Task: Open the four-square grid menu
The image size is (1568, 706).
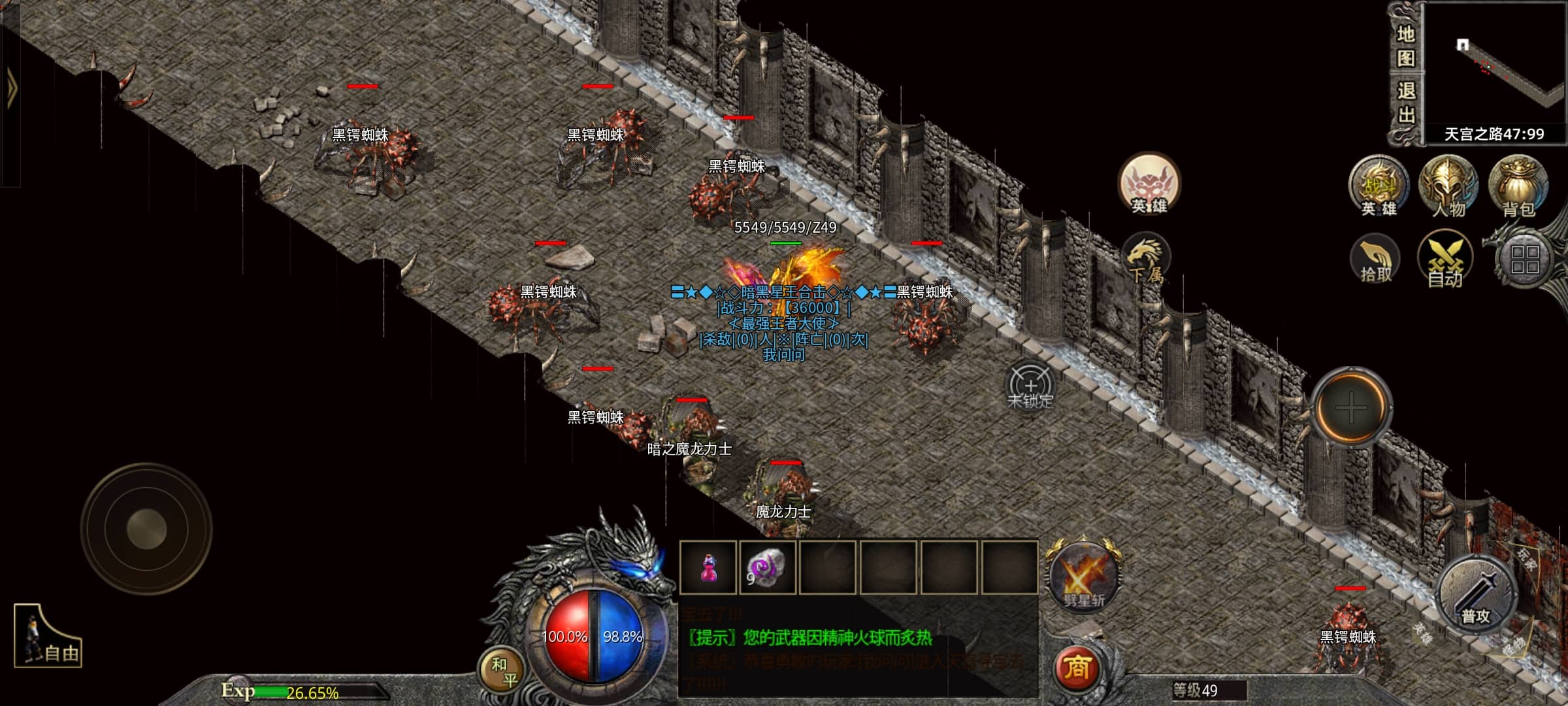Action: pos(1525,260)
